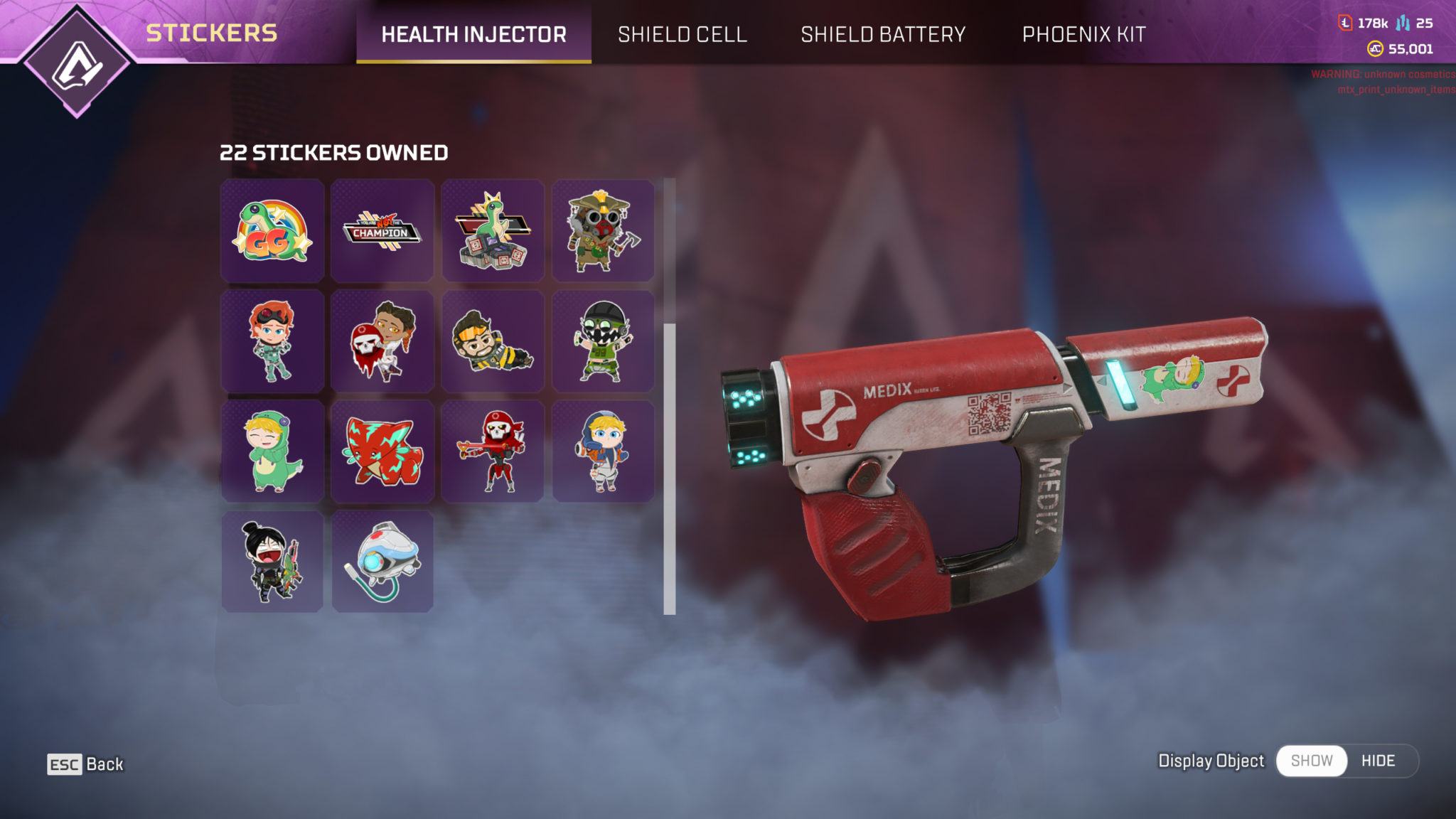This screenshot has height=819, width=1456.
Task: Open the Shield Battery tab
Action: click(883, 34)
